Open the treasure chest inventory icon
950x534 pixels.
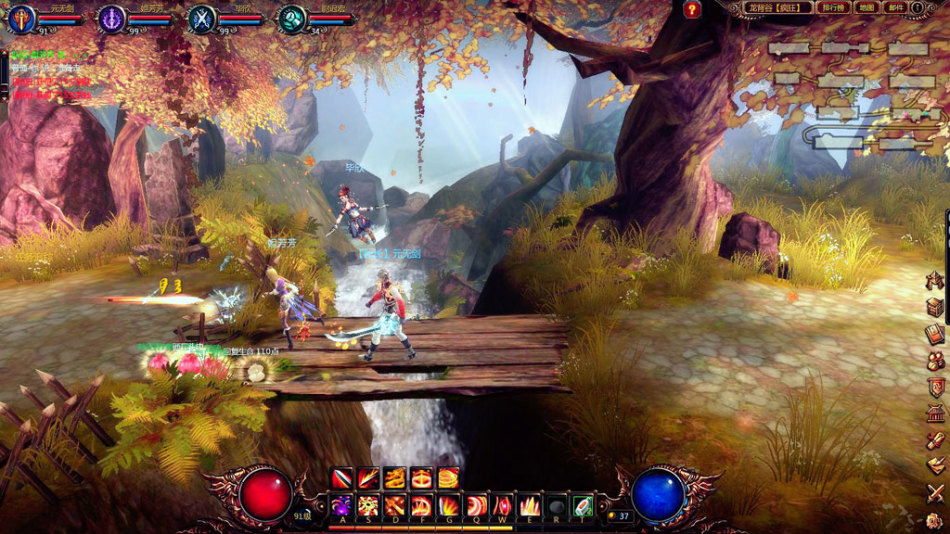coord(935,308)
